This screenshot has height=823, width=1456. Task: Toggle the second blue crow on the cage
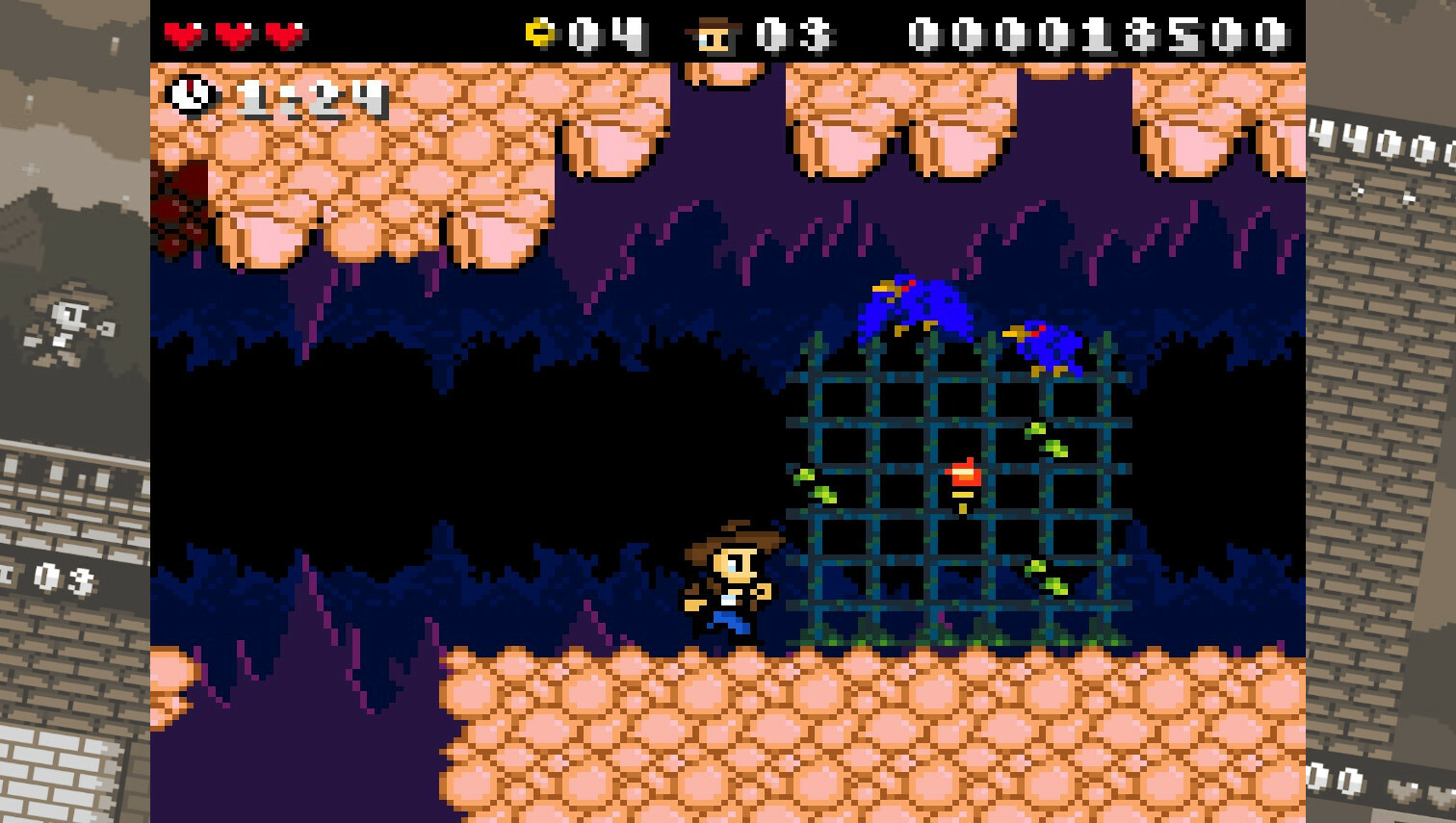point(1045,342)
